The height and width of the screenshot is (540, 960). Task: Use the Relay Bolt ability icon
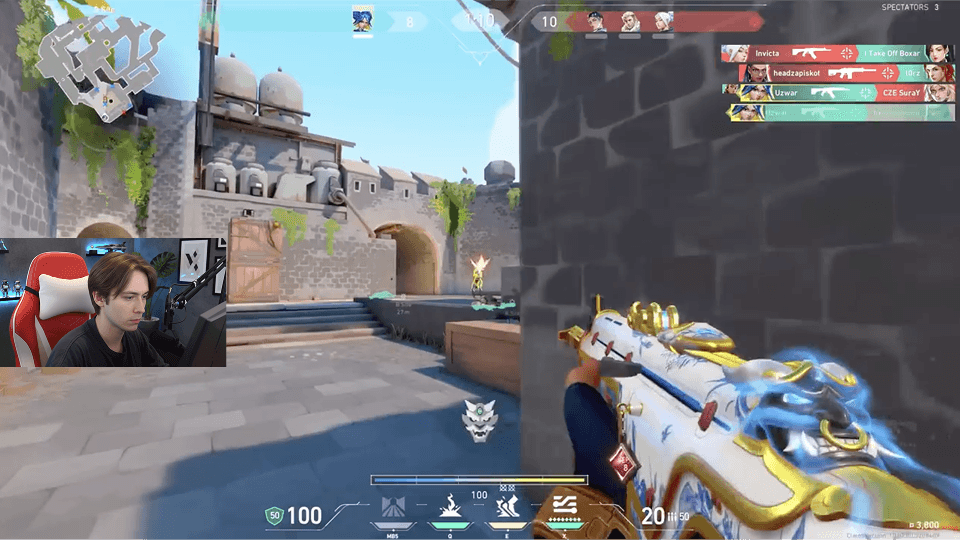(450, 508)
